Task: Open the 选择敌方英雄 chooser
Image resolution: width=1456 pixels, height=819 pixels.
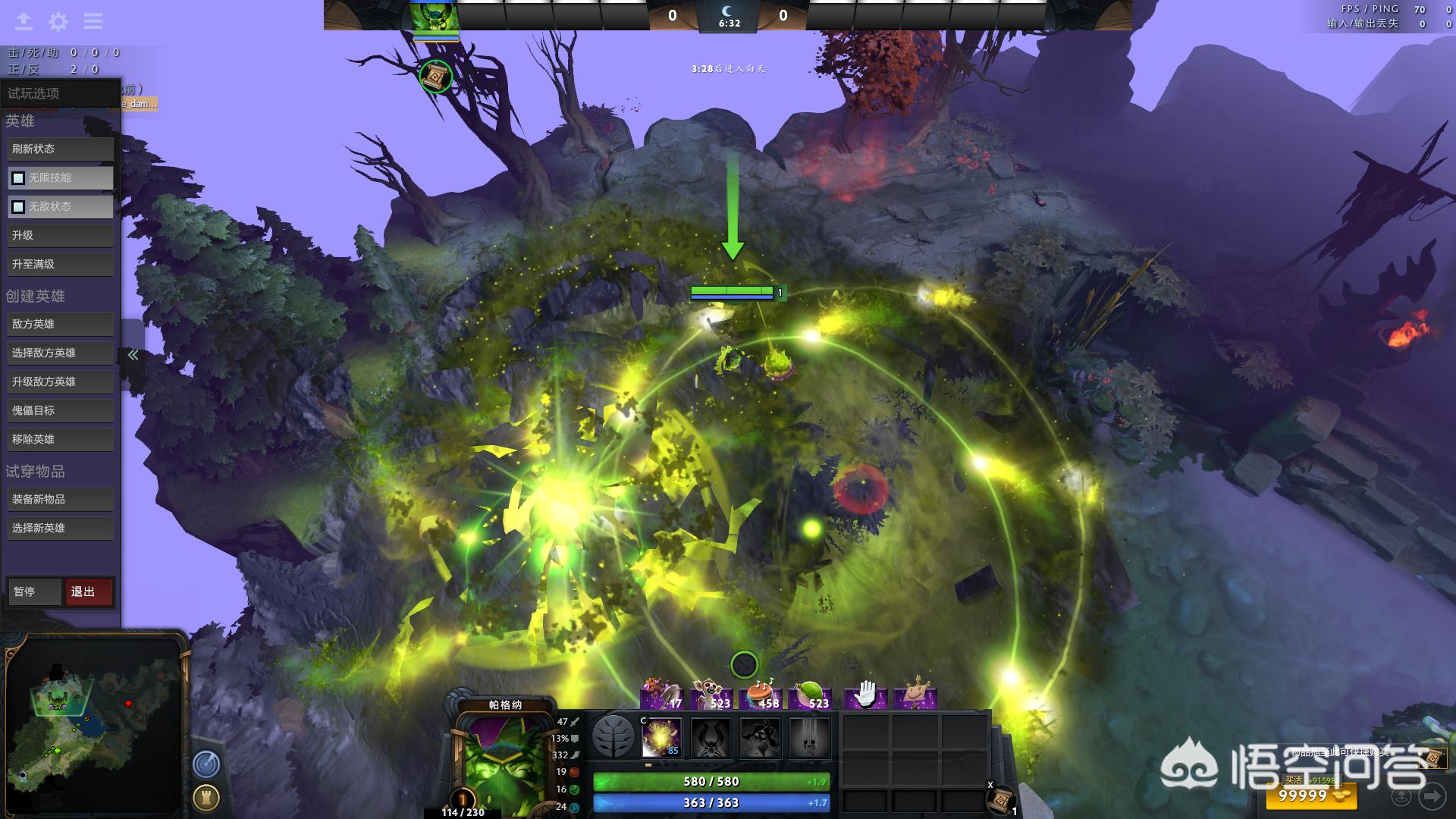Action: pos(60,353)
